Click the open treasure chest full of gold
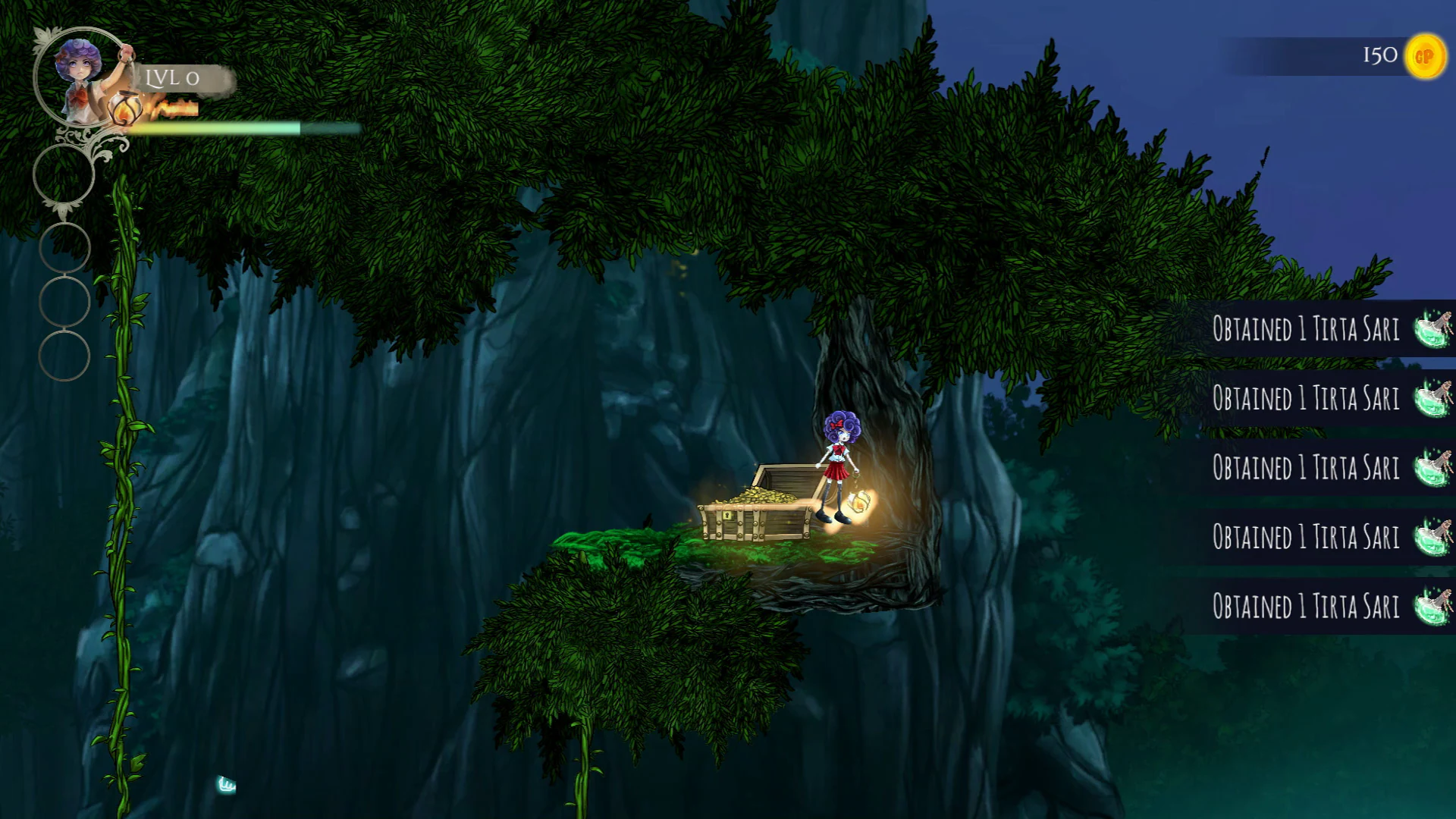 [x=758, y=504]
